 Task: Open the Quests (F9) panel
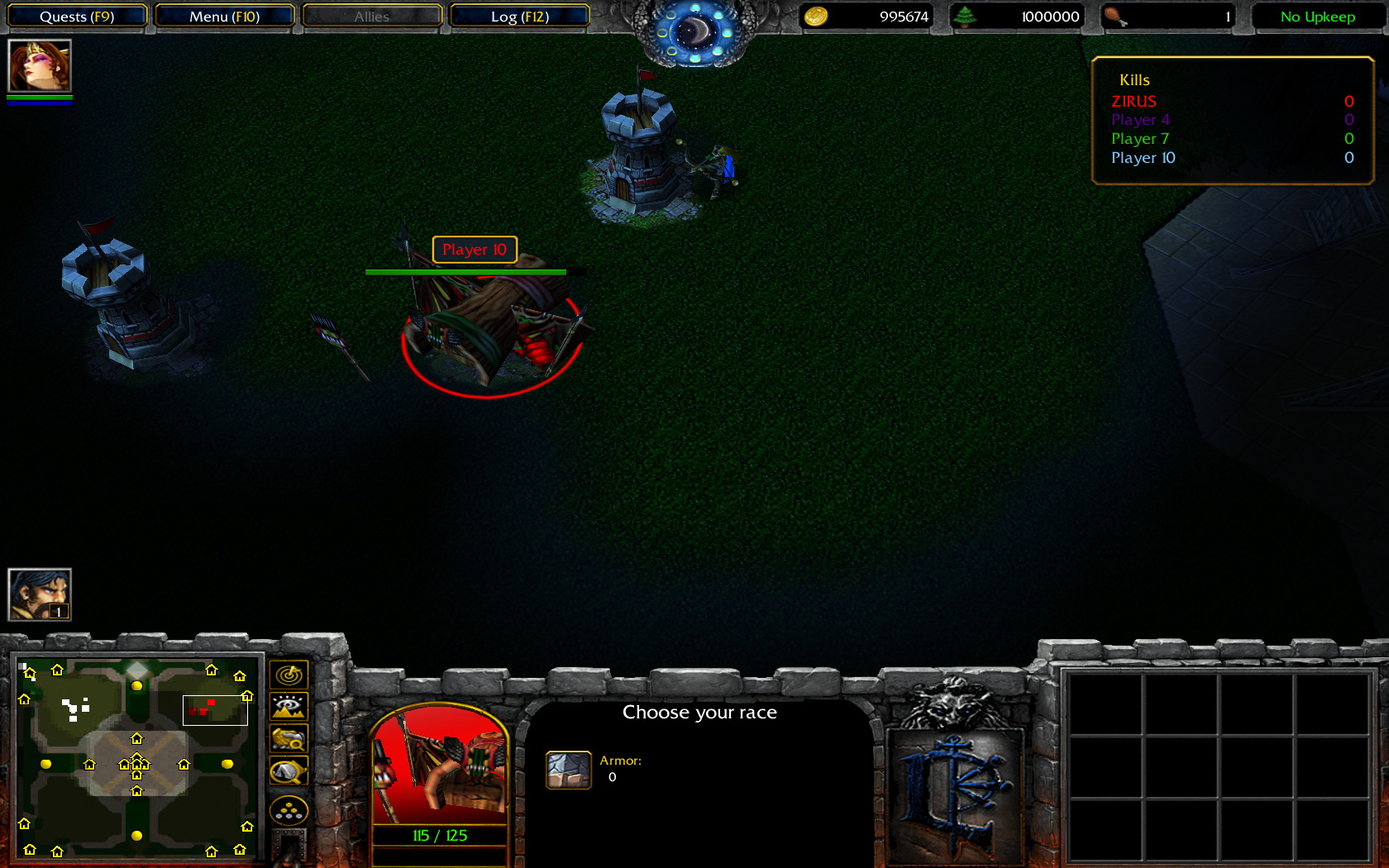[75, 16]
